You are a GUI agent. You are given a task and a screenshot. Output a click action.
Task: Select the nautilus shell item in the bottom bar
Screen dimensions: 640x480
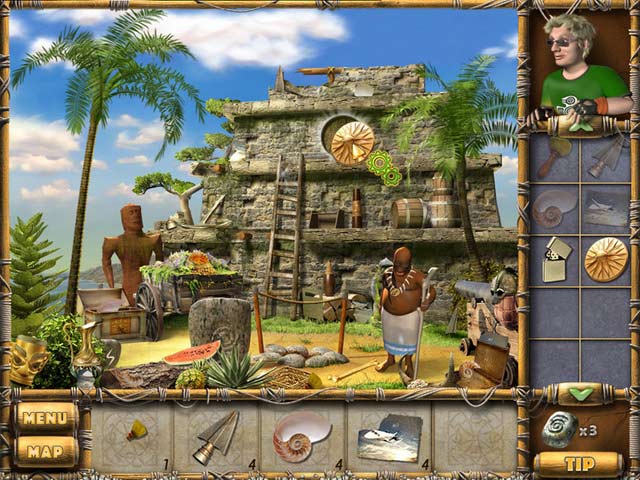point(299,436)
